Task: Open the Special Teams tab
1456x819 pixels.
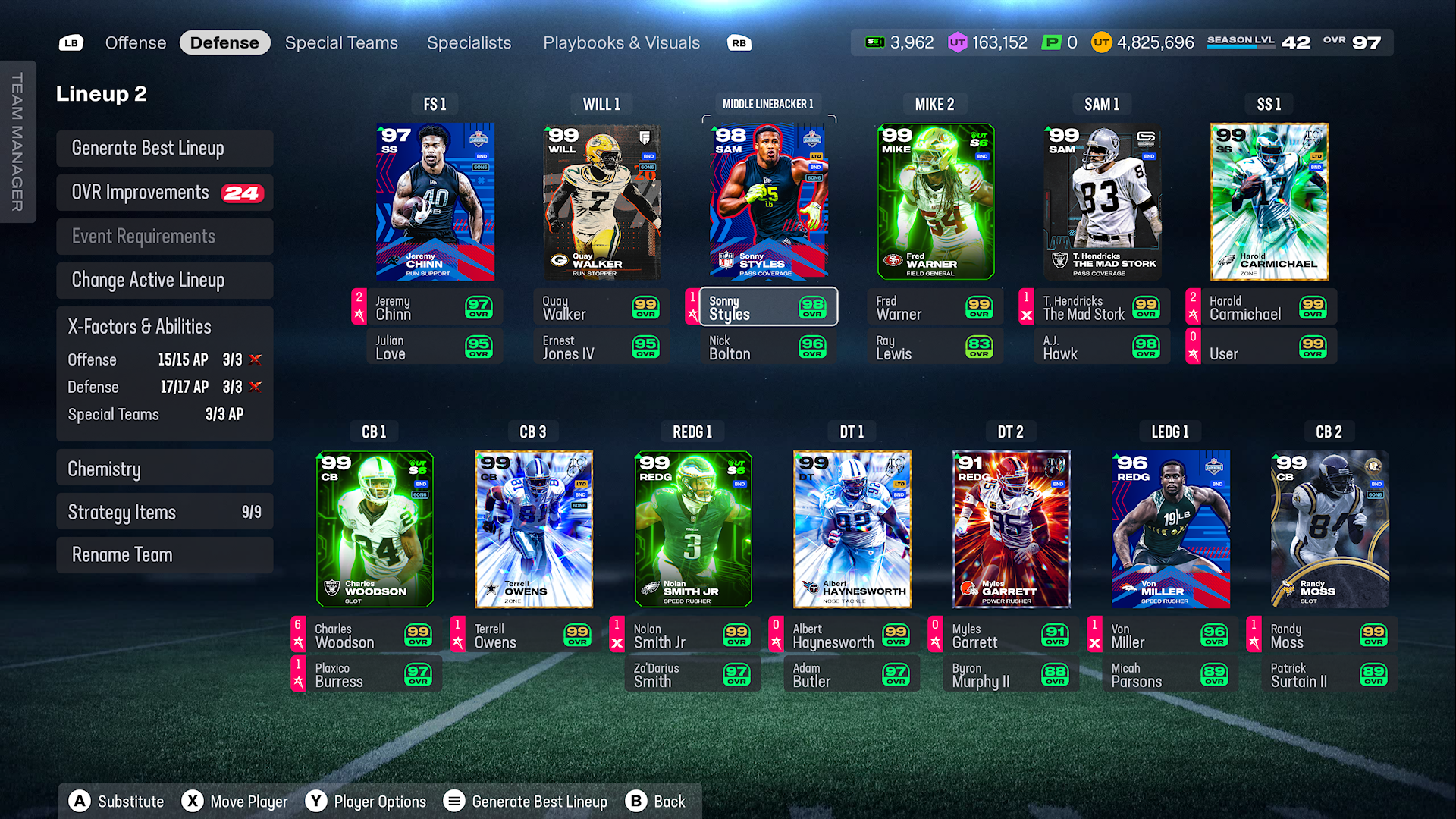Action: tap(341, 43)
